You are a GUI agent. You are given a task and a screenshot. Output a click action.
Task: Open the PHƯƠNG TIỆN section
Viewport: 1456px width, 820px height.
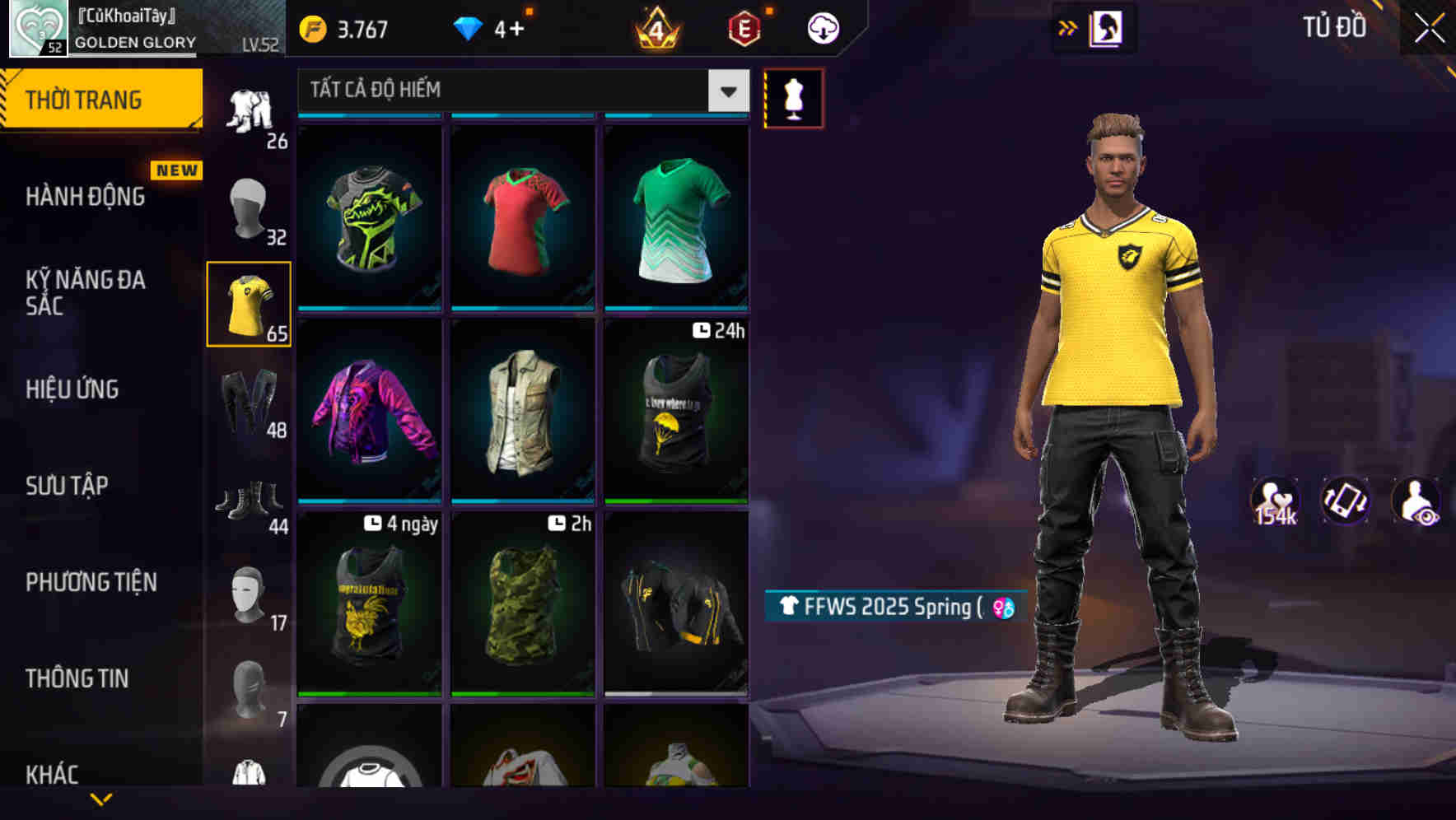91,582
